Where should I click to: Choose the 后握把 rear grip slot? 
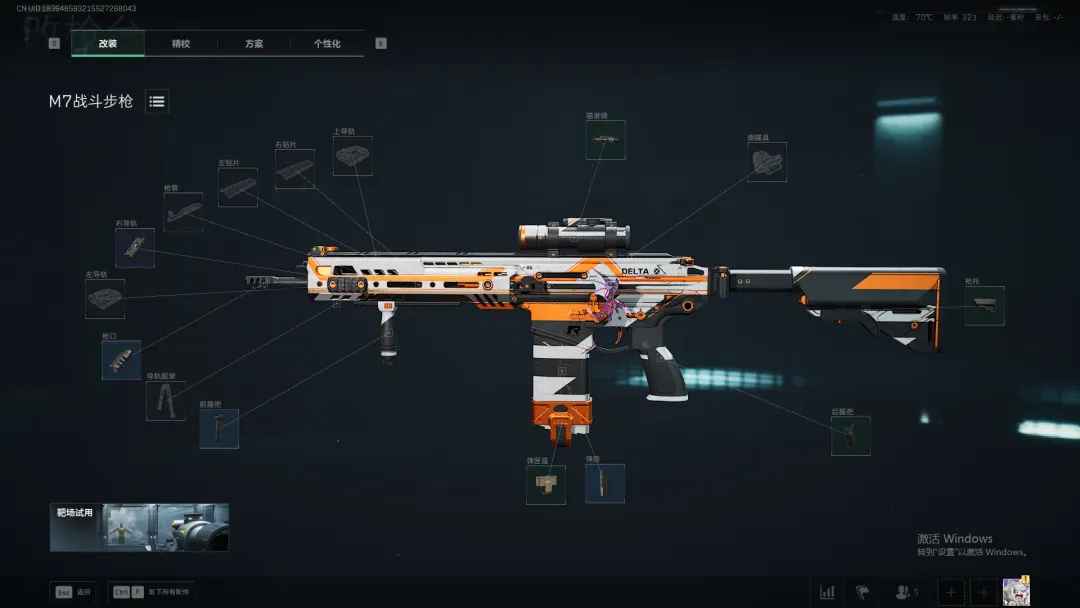tap(850, 436)
